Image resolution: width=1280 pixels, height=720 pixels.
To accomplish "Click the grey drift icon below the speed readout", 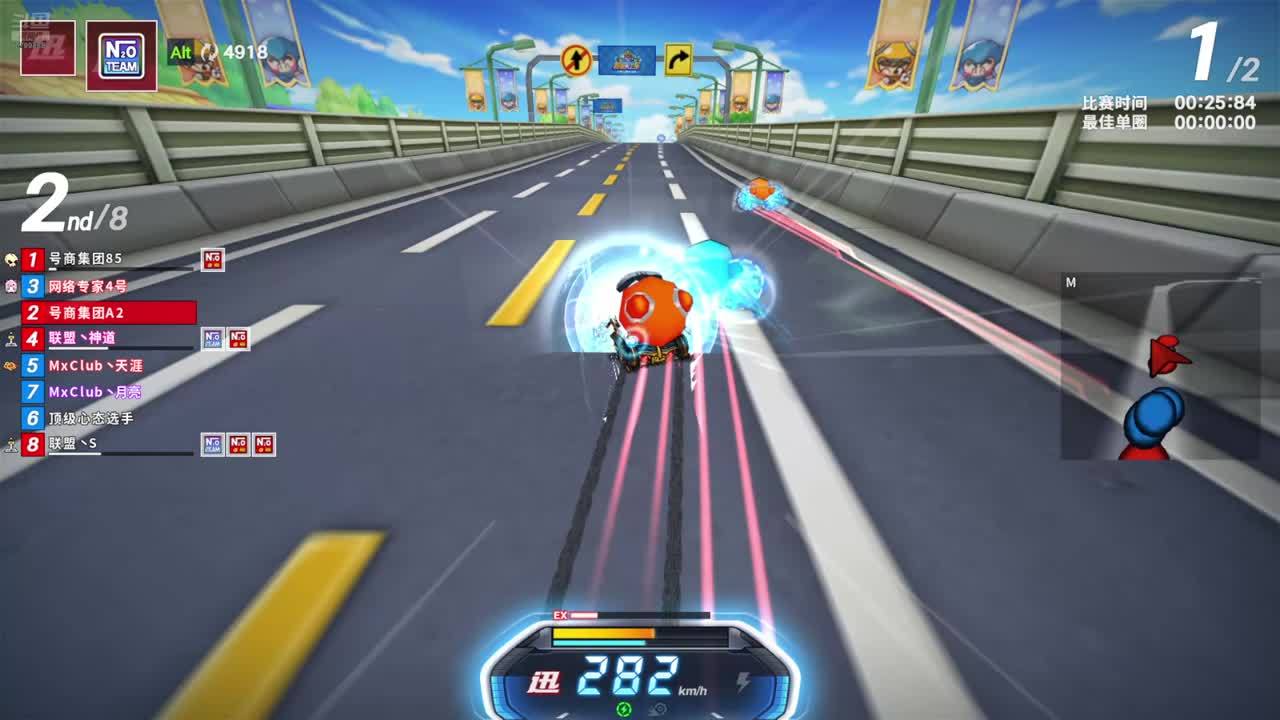I will [657, 709].
